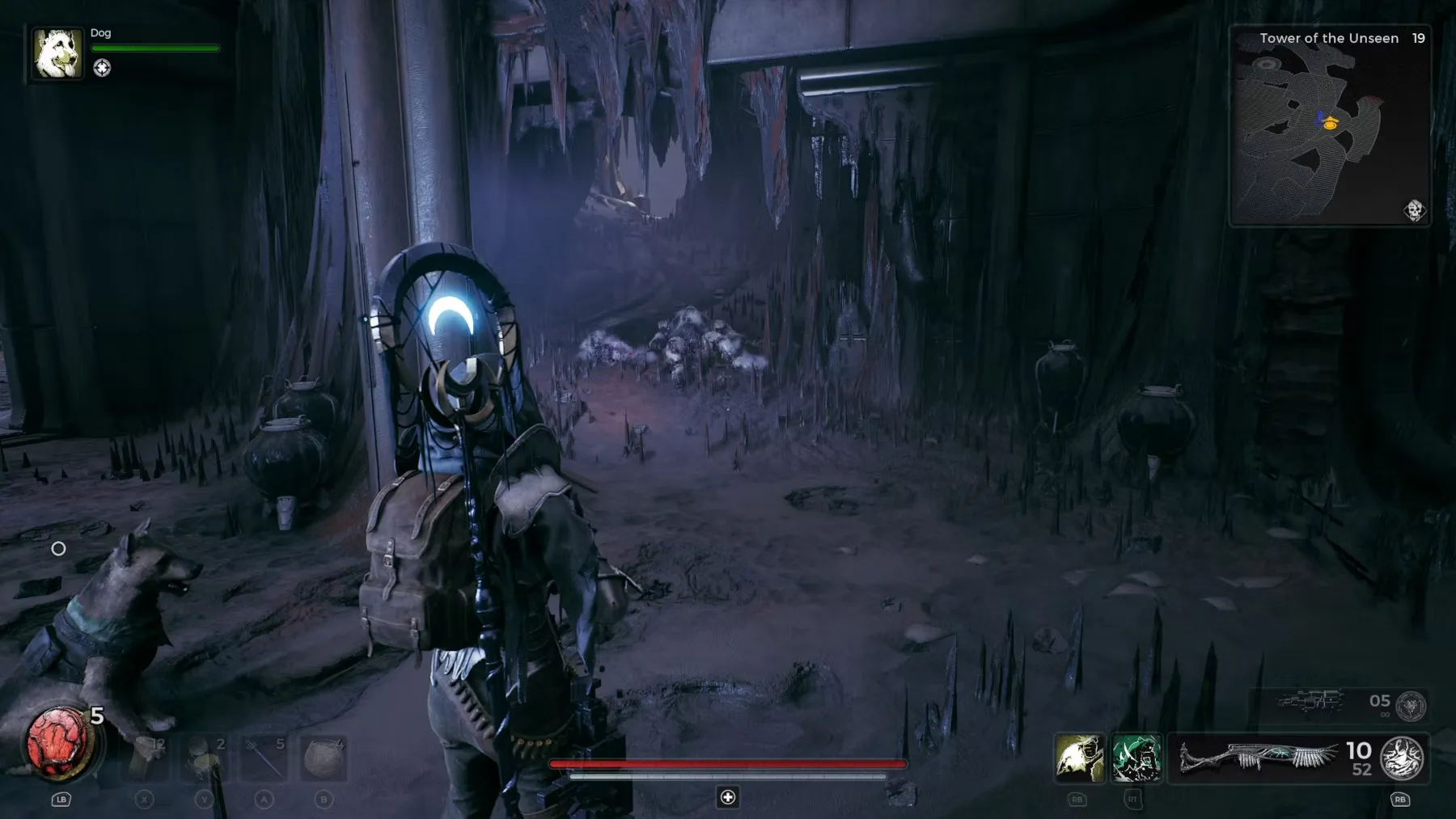Activate the yellow handler archetype skill
The height and width of the screenshot is (819, 1456).
(1079, 758)
